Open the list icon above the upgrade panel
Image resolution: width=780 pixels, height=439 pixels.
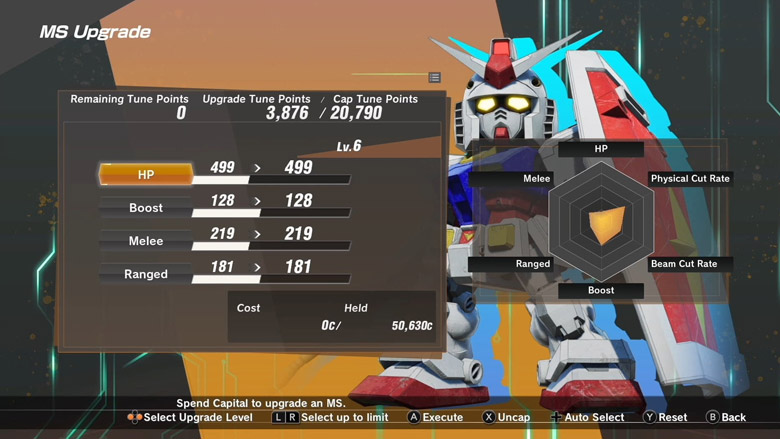pos(435,77)
